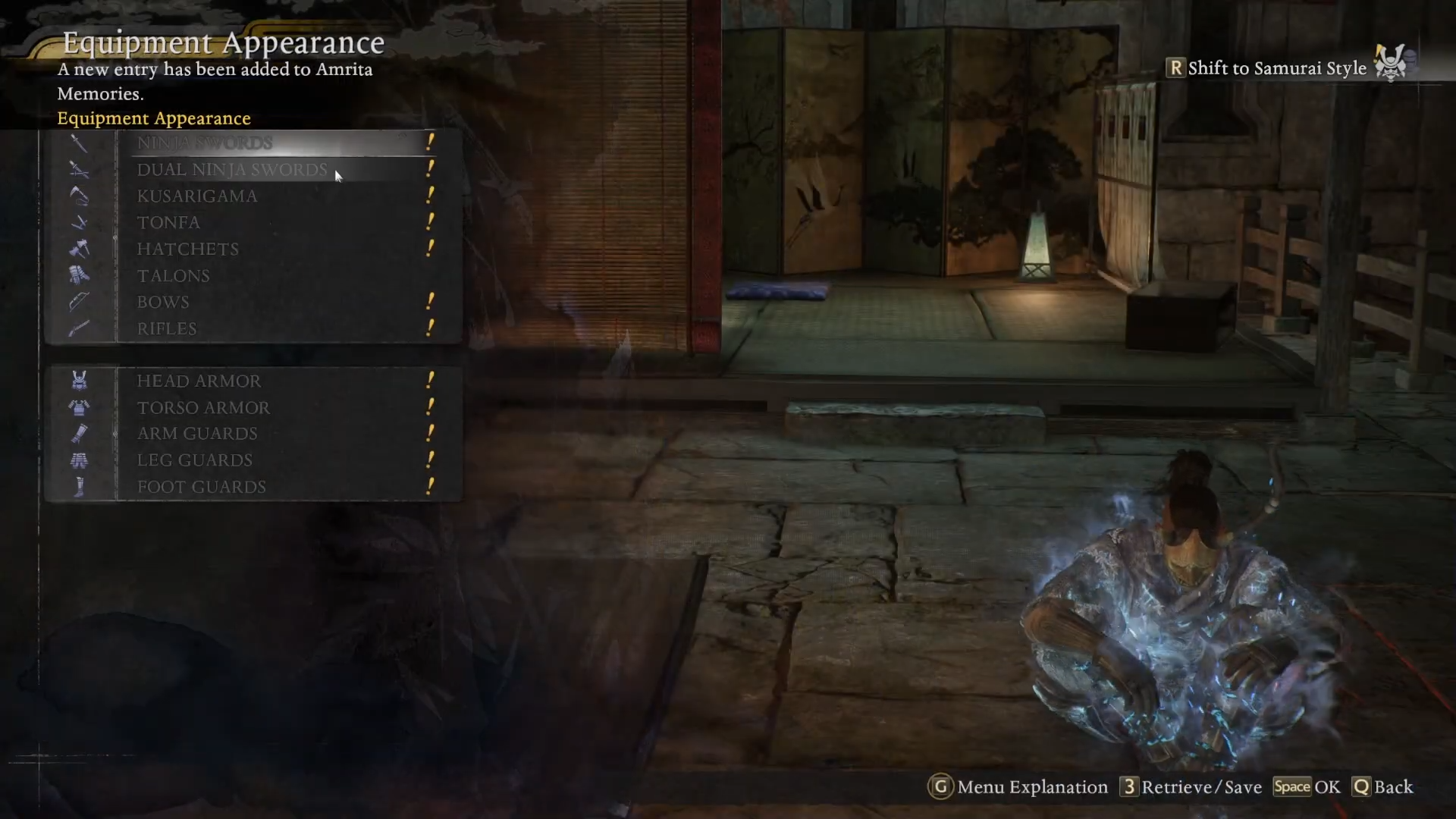Confirm with the OK button
Screen dimensions: 1456x819
tap(1307, 787)
